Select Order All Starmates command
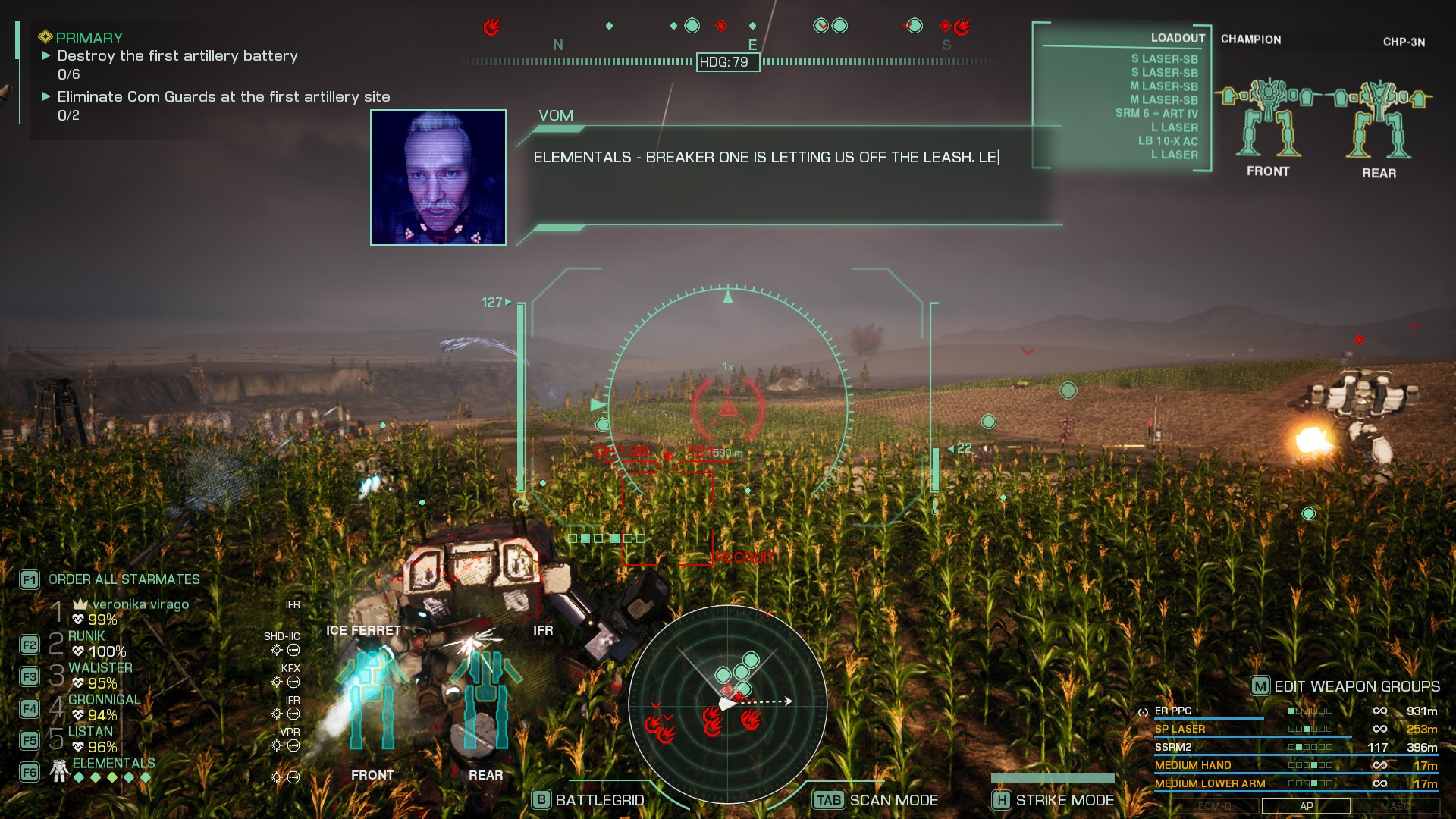Viewport: 1456px width, 819px height. tap(124, 579)
